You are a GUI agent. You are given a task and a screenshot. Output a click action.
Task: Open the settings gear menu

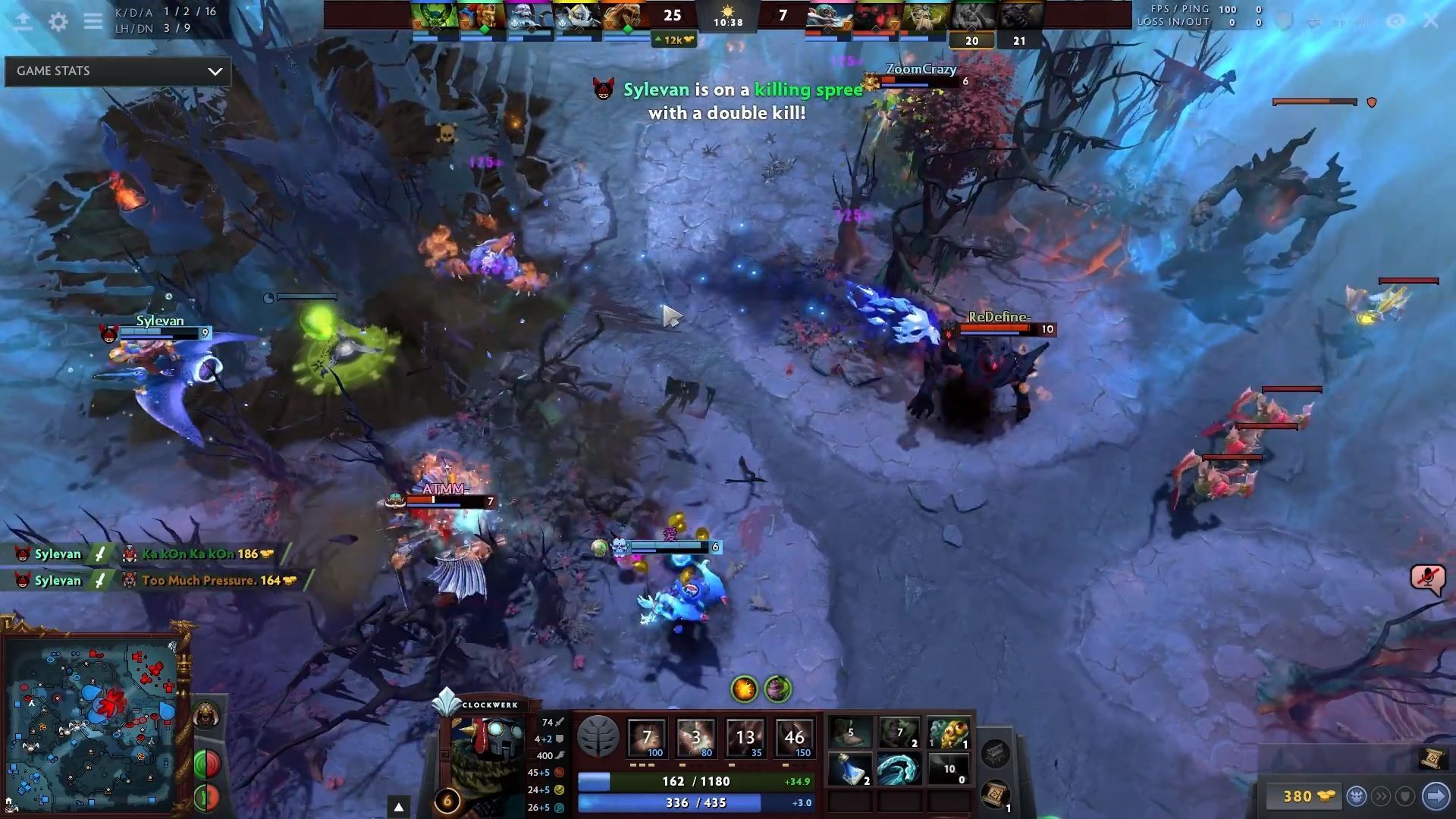click(58, 21)
